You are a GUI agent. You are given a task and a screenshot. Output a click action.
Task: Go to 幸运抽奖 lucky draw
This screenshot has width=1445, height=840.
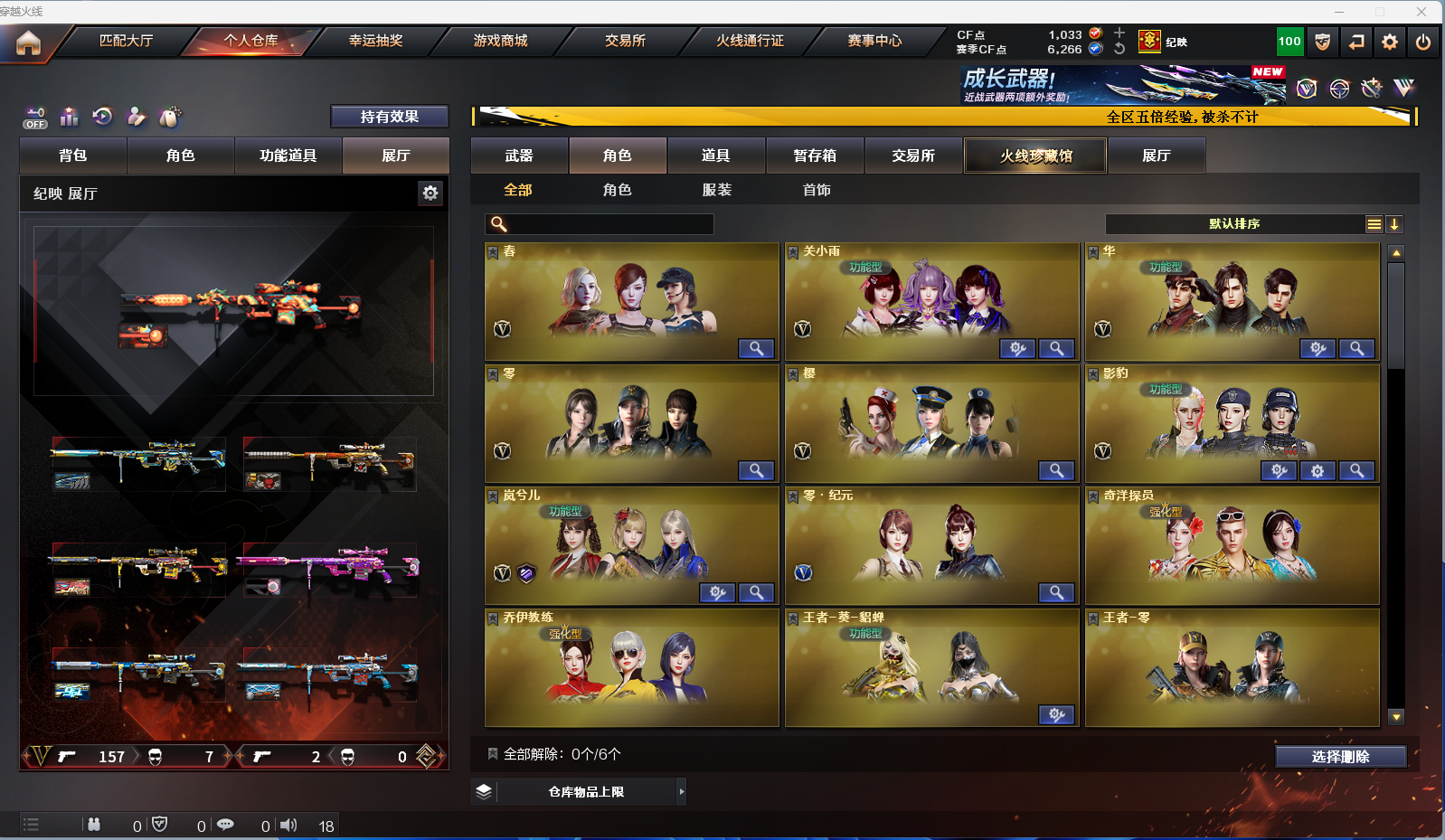375,41
